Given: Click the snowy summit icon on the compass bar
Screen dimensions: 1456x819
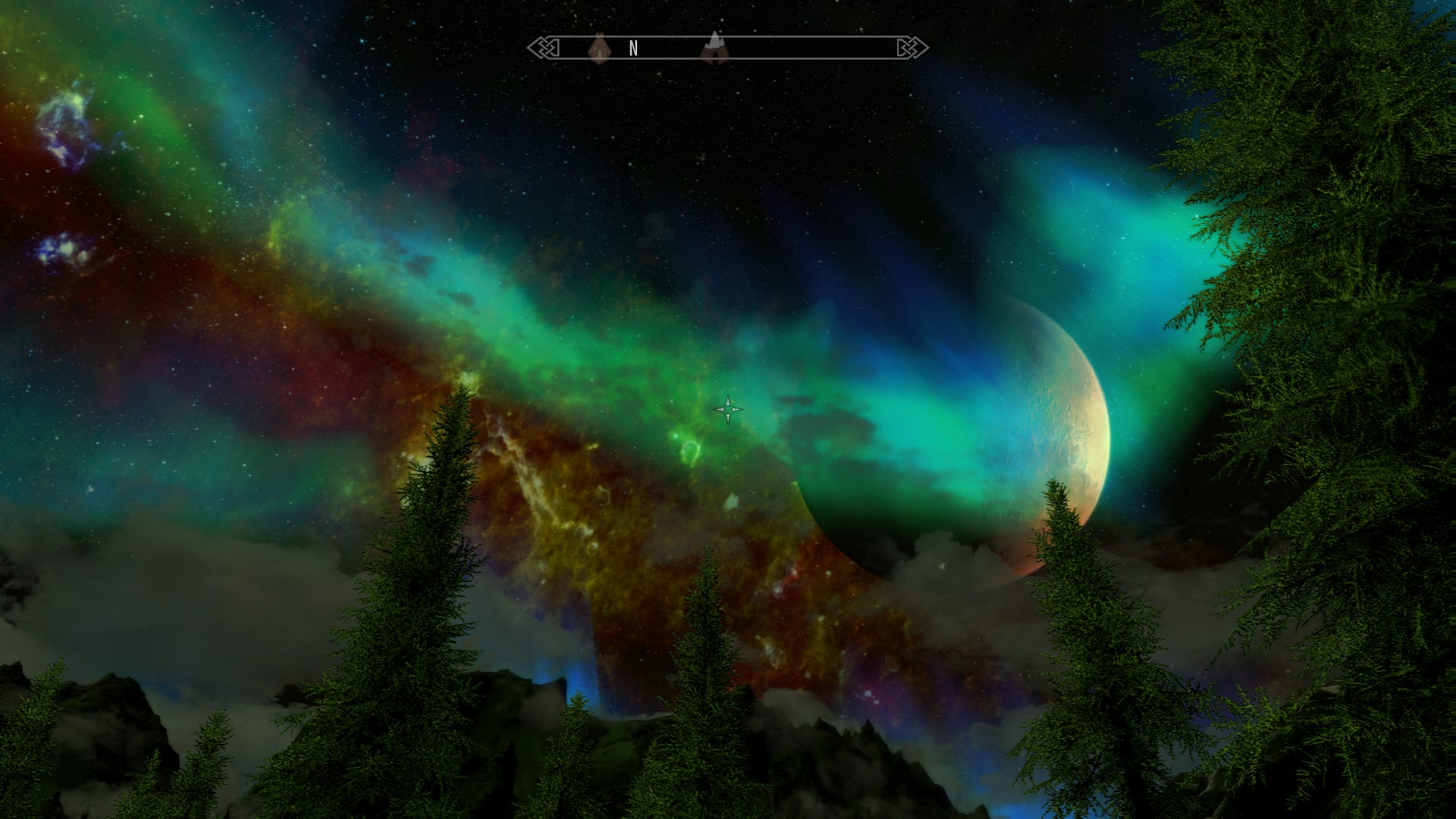Looking at the screenshot, I should coord(715,44).
